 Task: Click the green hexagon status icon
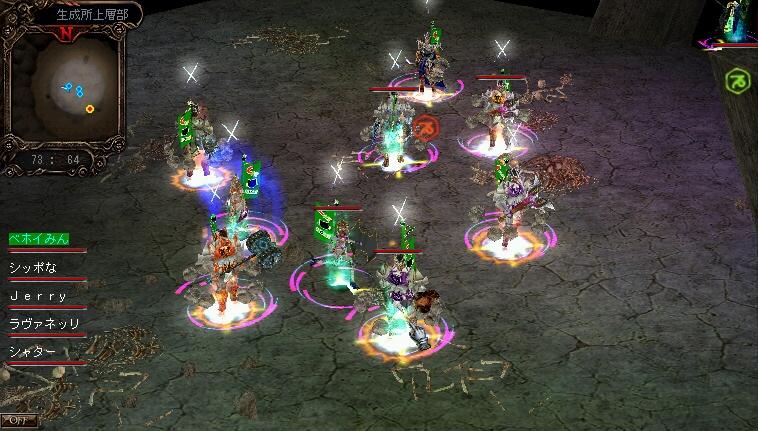[737, 80]
